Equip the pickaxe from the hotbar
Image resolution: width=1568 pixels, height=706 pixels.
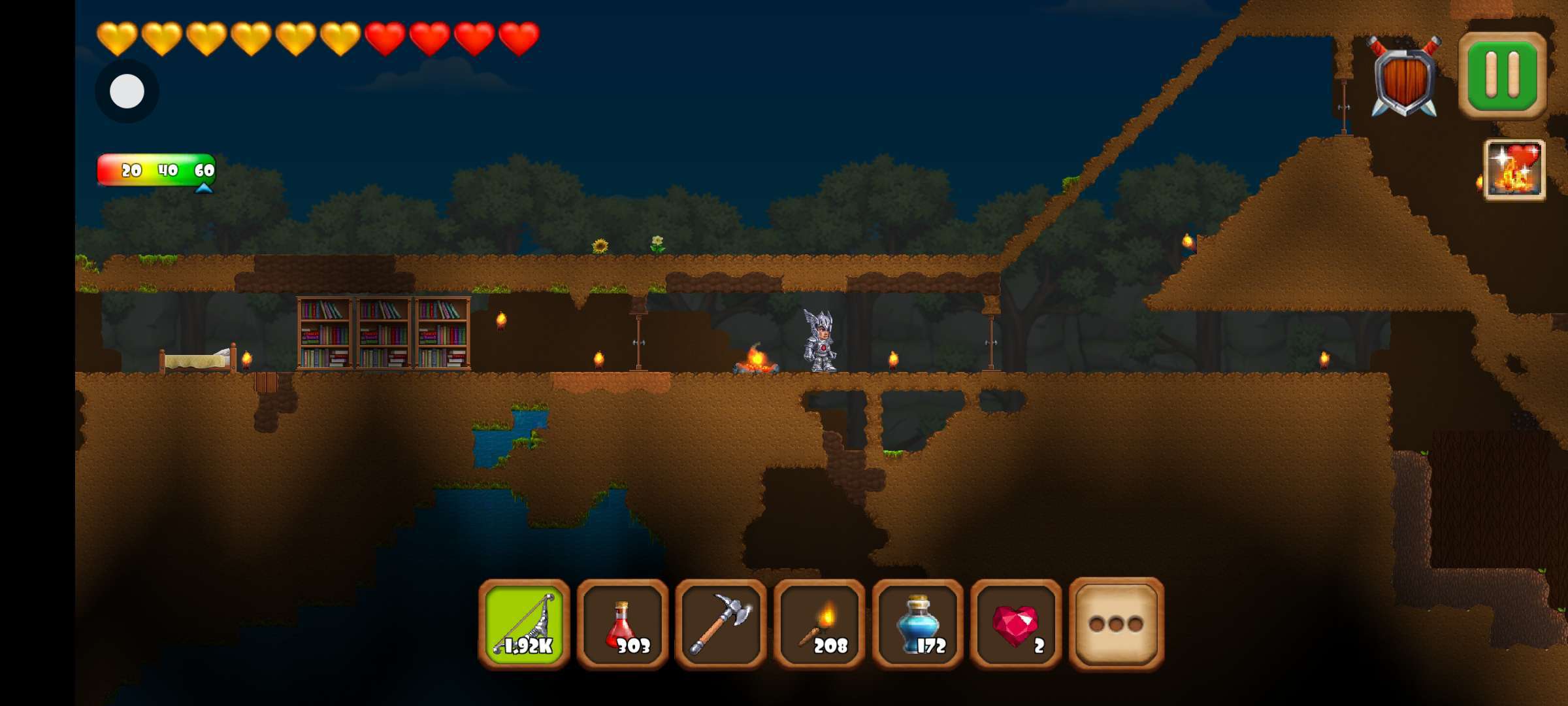coord(721,625)
